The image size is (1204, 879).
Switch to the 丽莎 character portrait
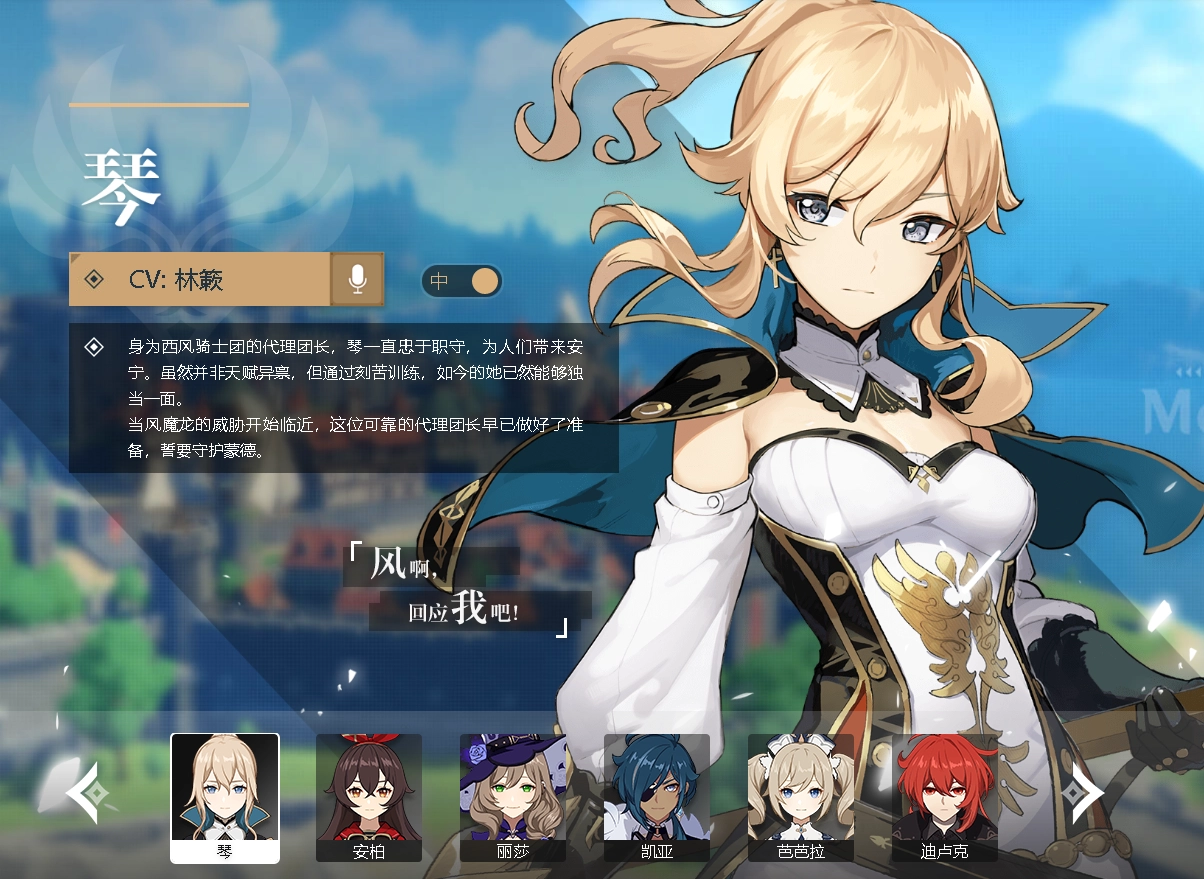tap(513, 796)
